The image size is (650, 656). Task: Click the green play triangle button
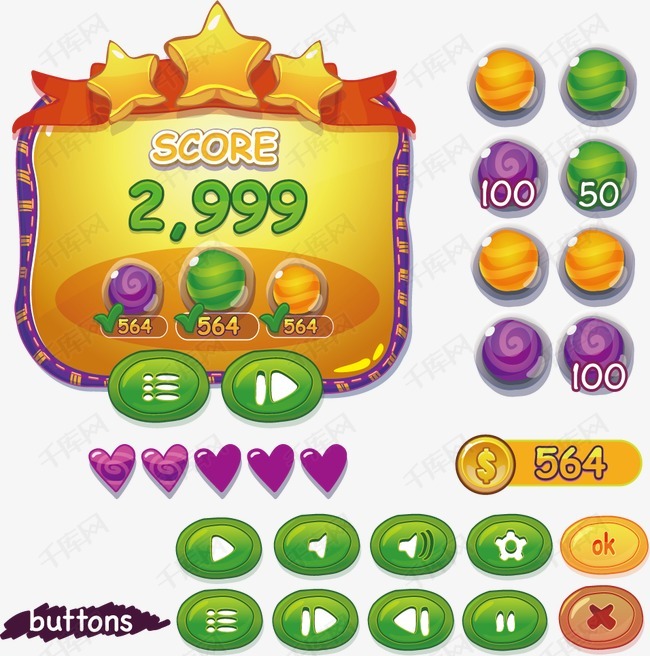click(219, 547)
